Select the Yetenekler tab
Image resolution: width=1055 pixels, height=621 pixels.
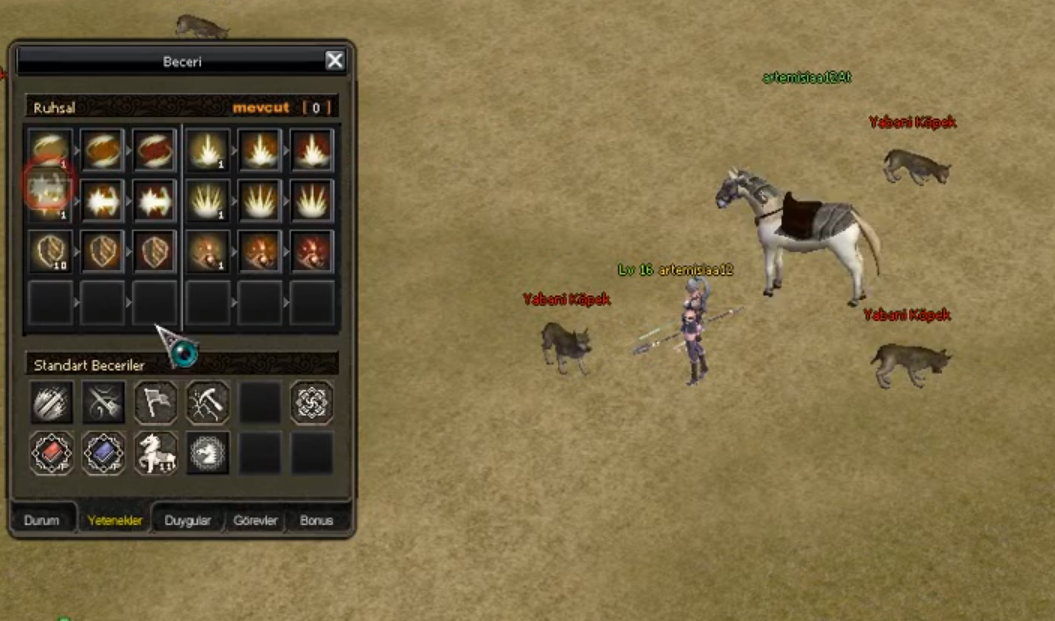(114, 521)
